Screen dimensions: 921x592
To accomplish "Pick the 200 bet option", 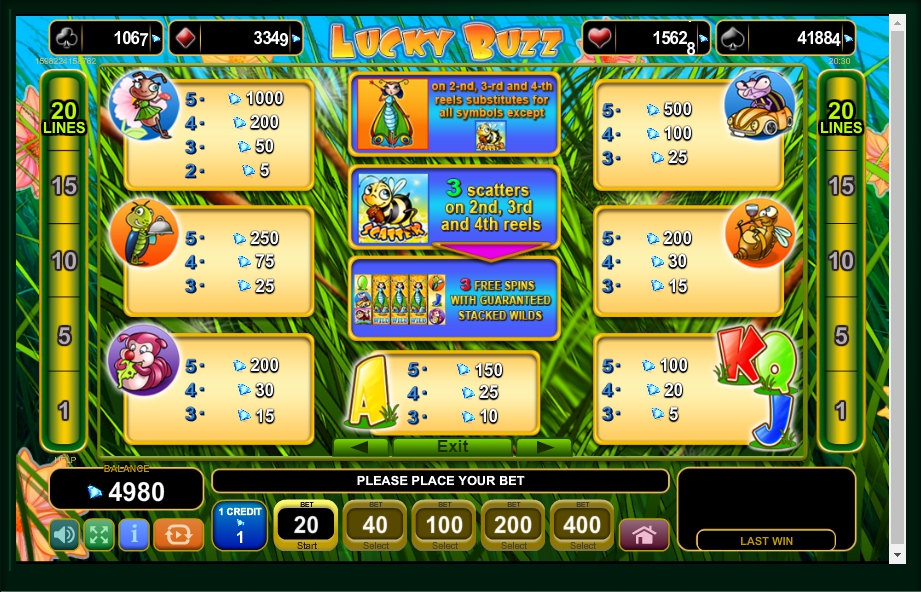I will 513,525.
